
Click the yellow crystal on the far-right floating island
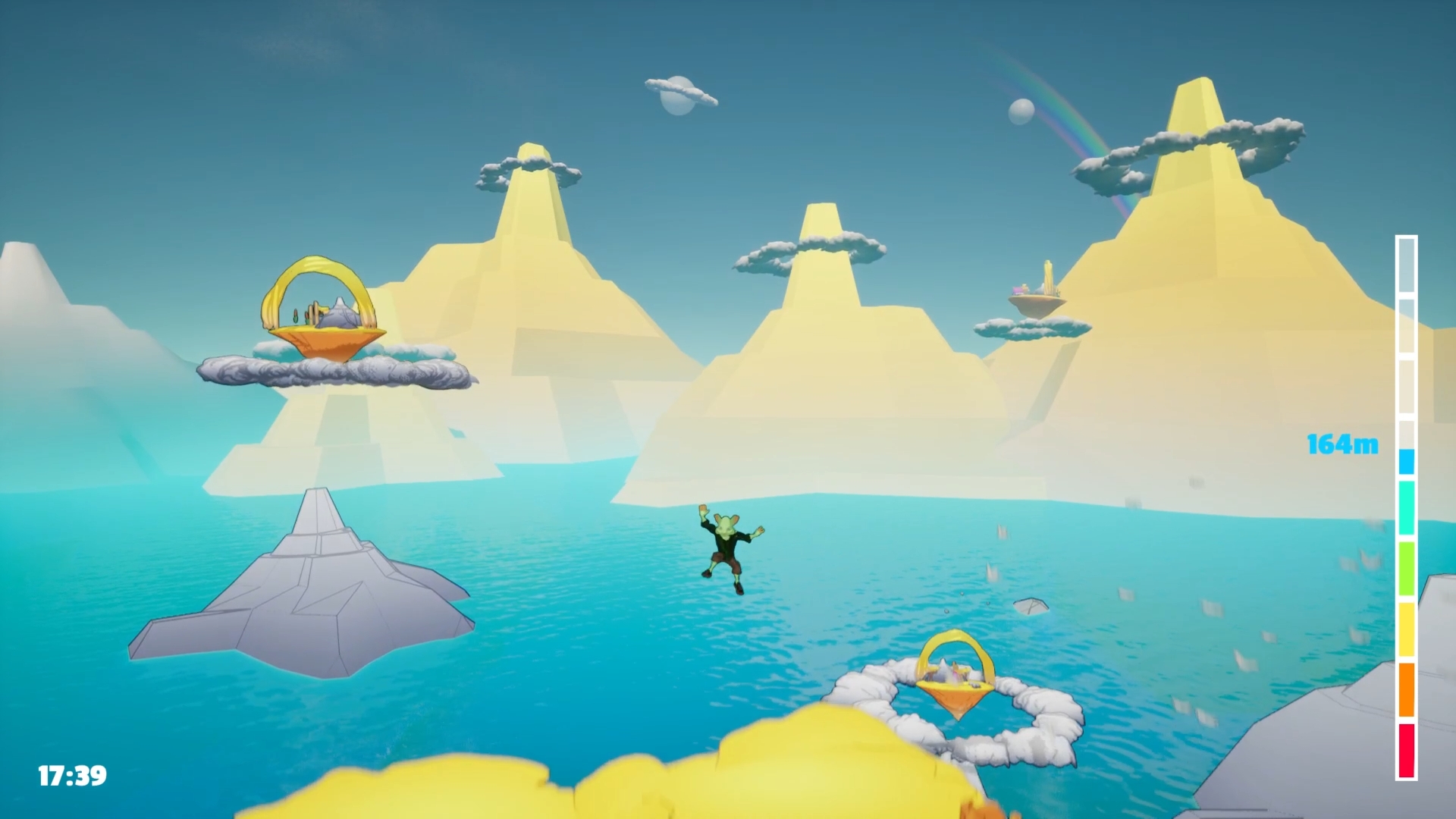[1048, 273]
